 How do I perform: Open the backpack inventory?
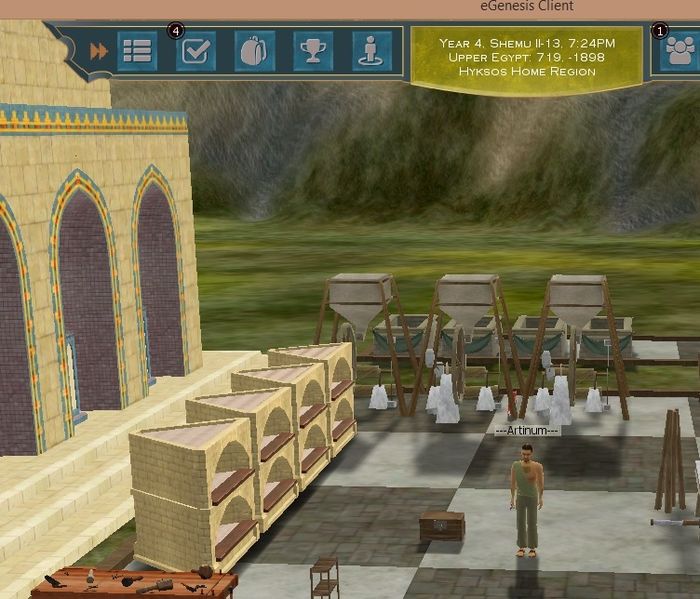[254, 51]
